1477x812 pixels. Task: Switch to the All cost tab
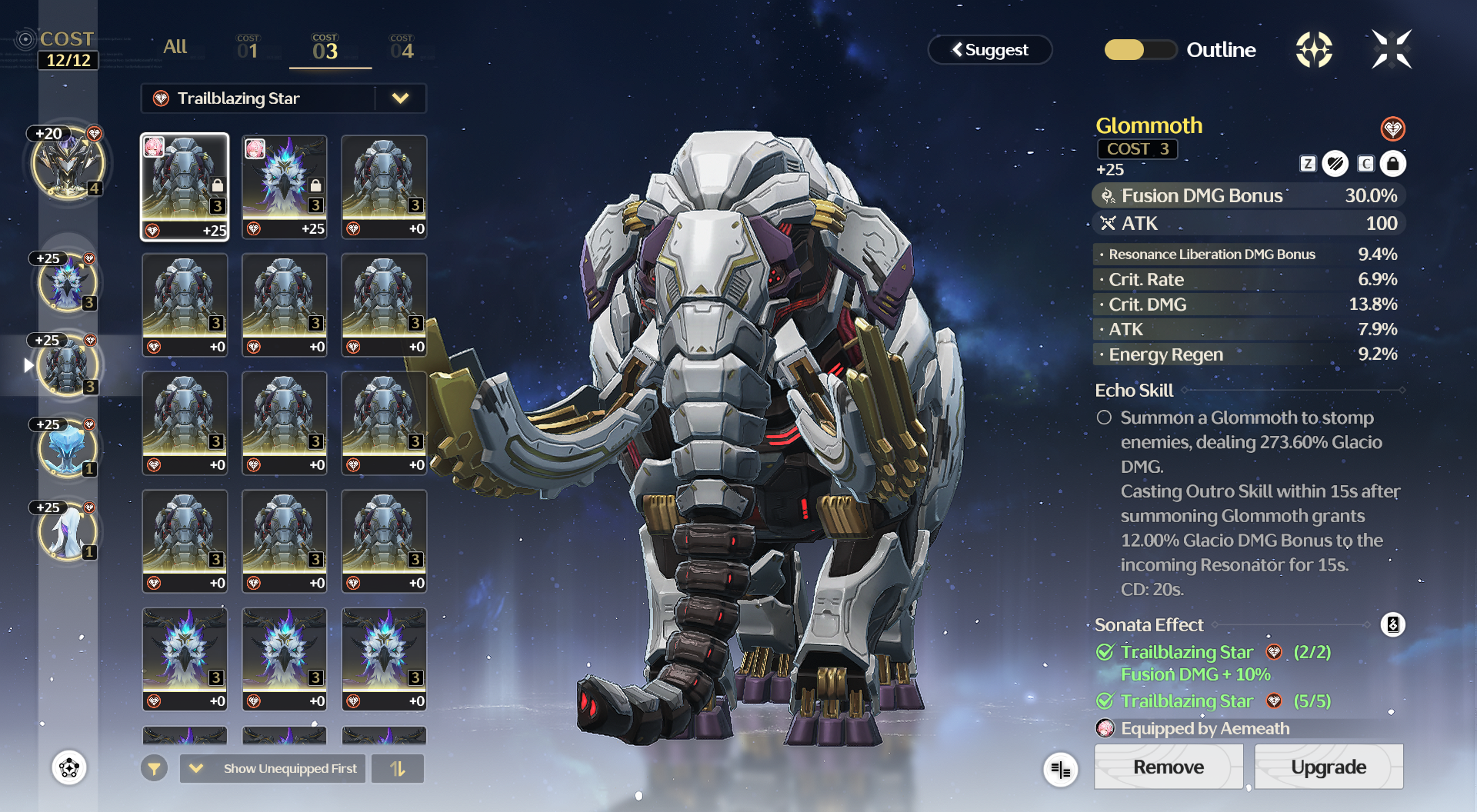point(175,47)
